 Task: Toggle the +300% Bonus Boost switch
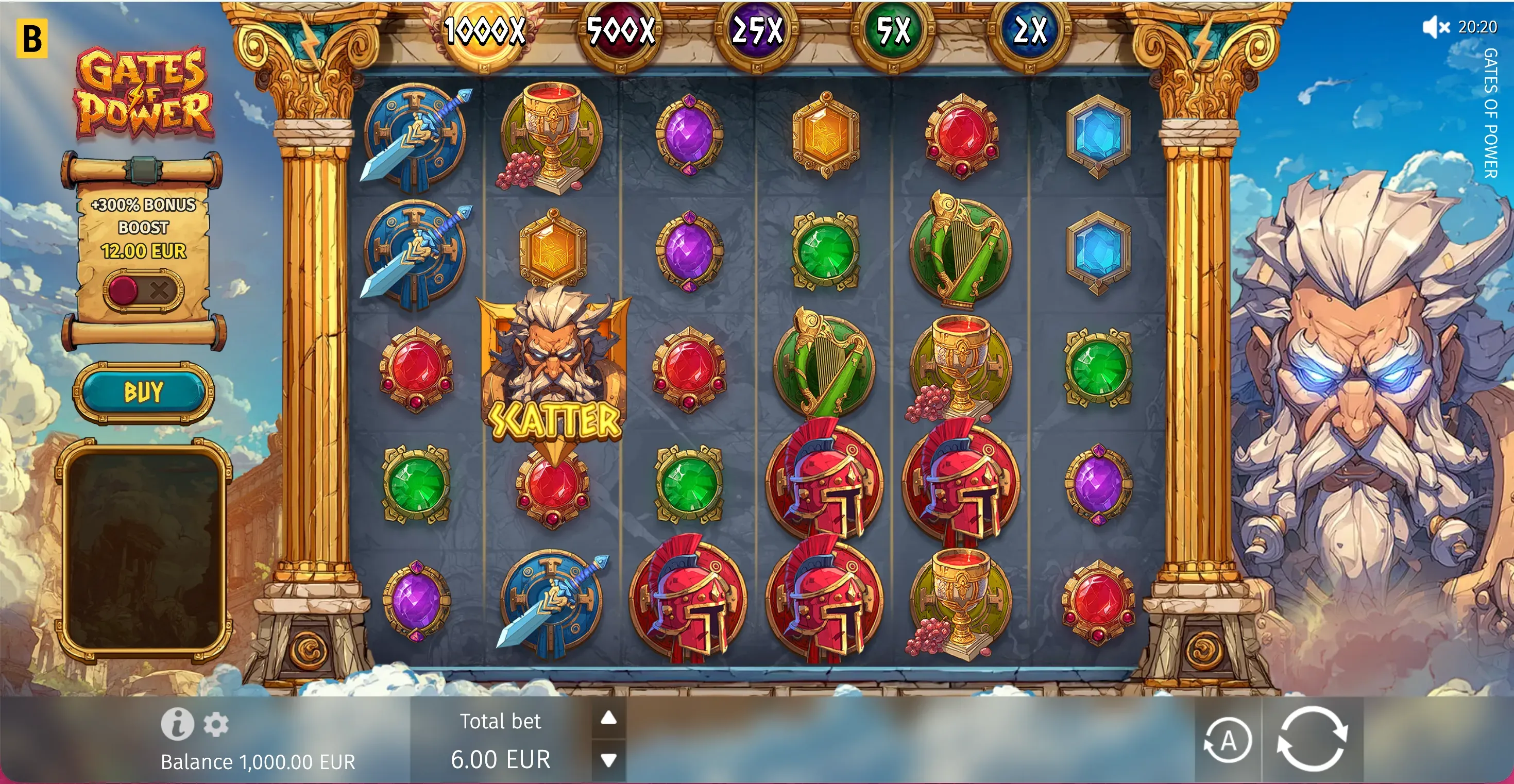click(x=143, y=289)
